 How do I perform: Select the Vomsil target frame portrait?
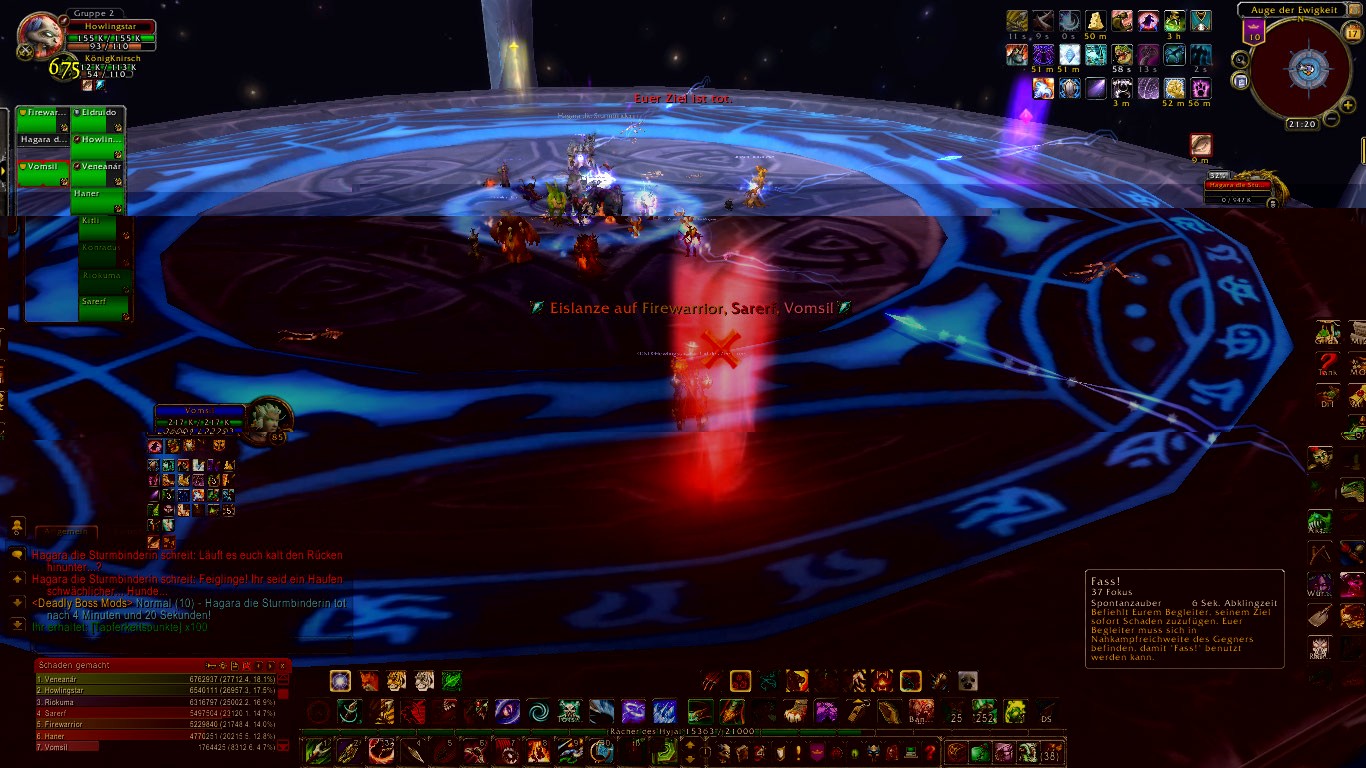point(268,416)
